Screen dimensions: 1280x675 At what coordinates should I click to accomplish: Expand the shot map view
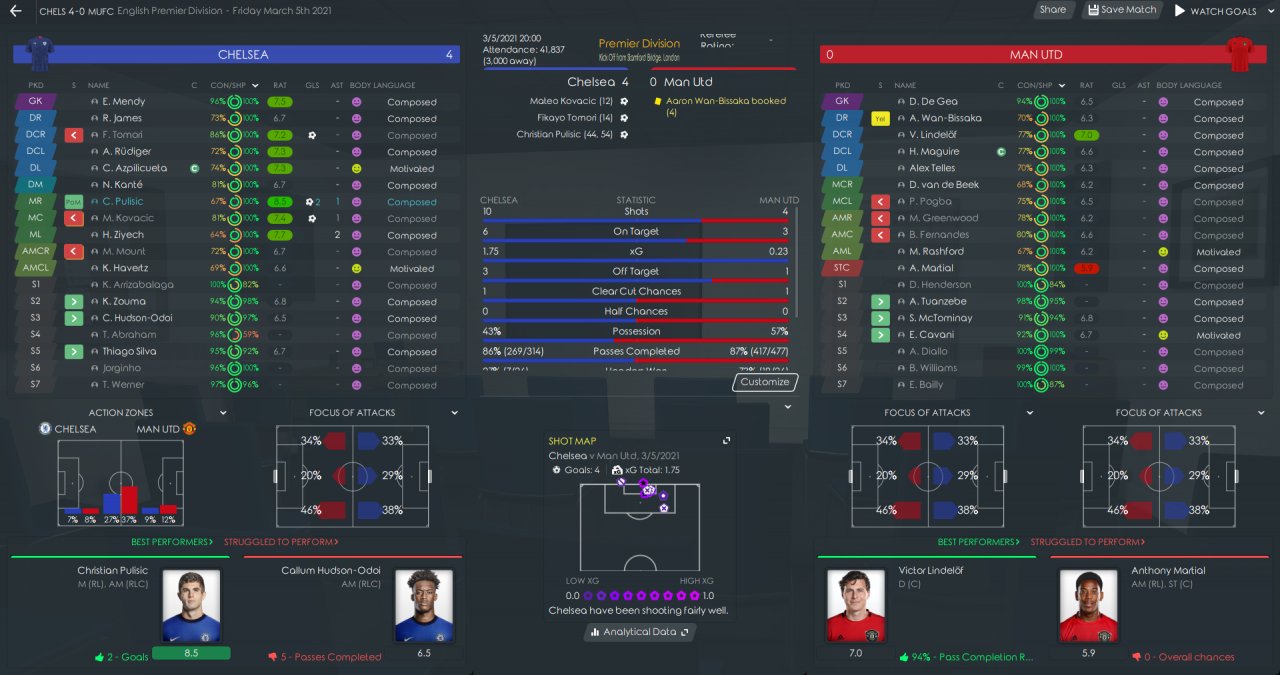pyautogui.click(x=727, y=440)
